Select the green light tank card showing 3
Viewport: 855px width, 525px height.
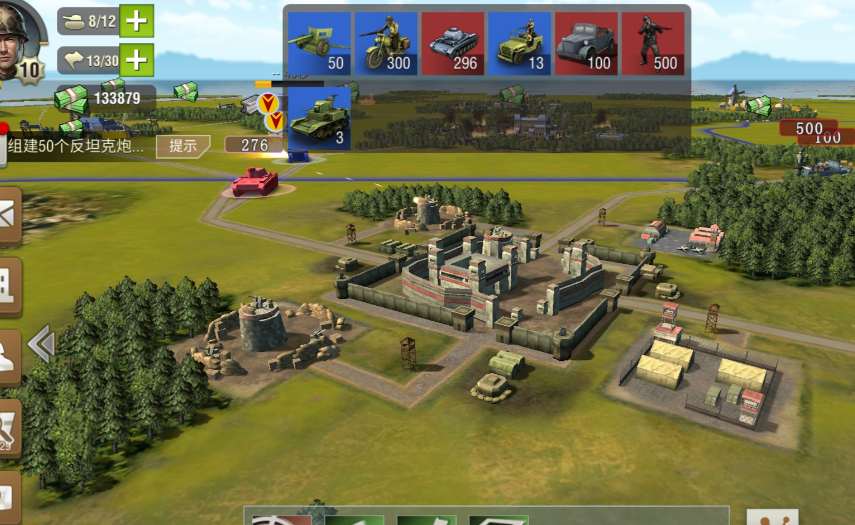(319, 118)
